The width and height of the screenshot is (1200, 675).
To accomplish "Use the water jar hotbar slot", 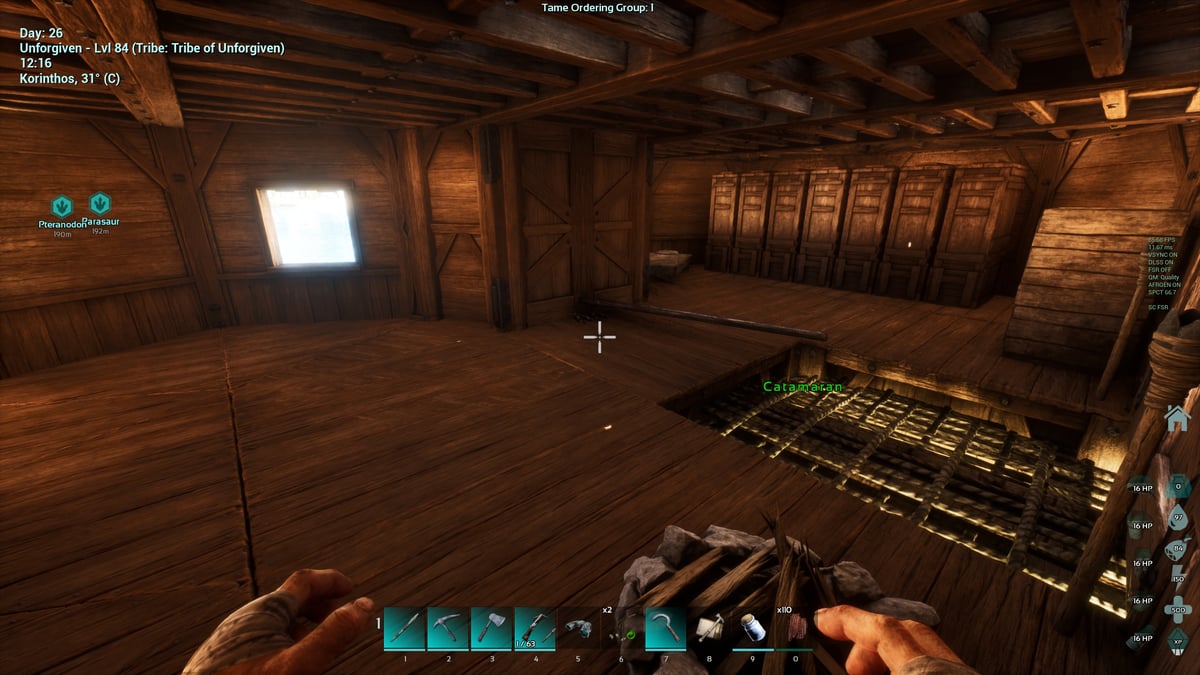I will point(751,628).
